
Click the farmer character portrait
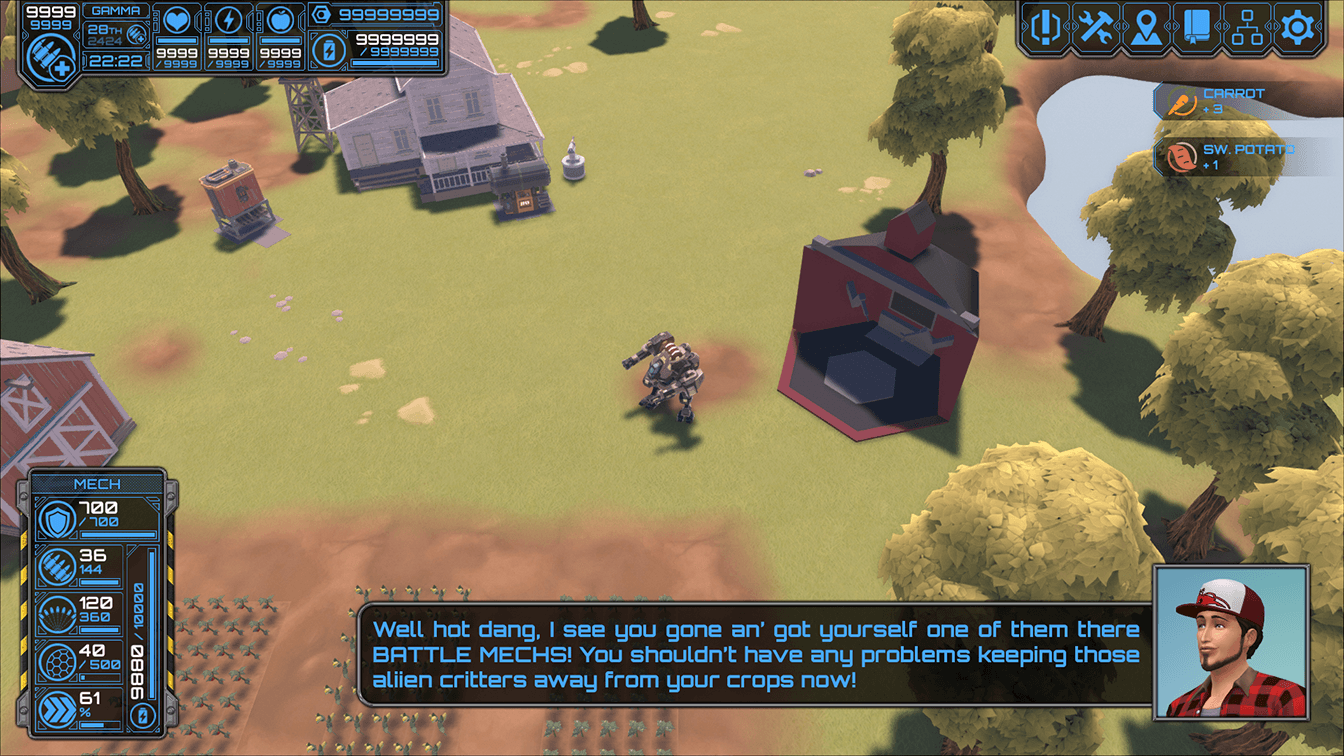click(x=1231, y=641)
